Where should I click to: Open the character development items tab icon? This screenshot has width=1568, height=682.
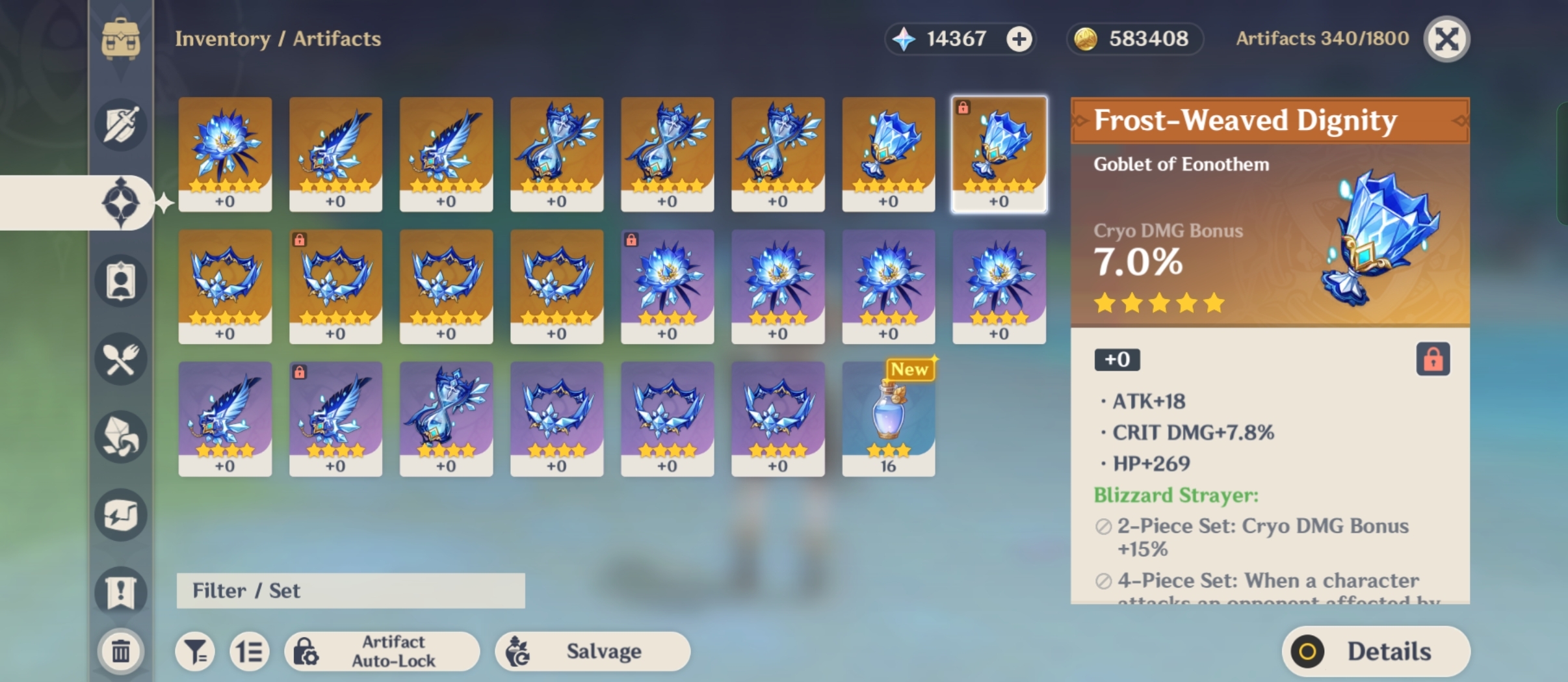(x=121, y=281)
